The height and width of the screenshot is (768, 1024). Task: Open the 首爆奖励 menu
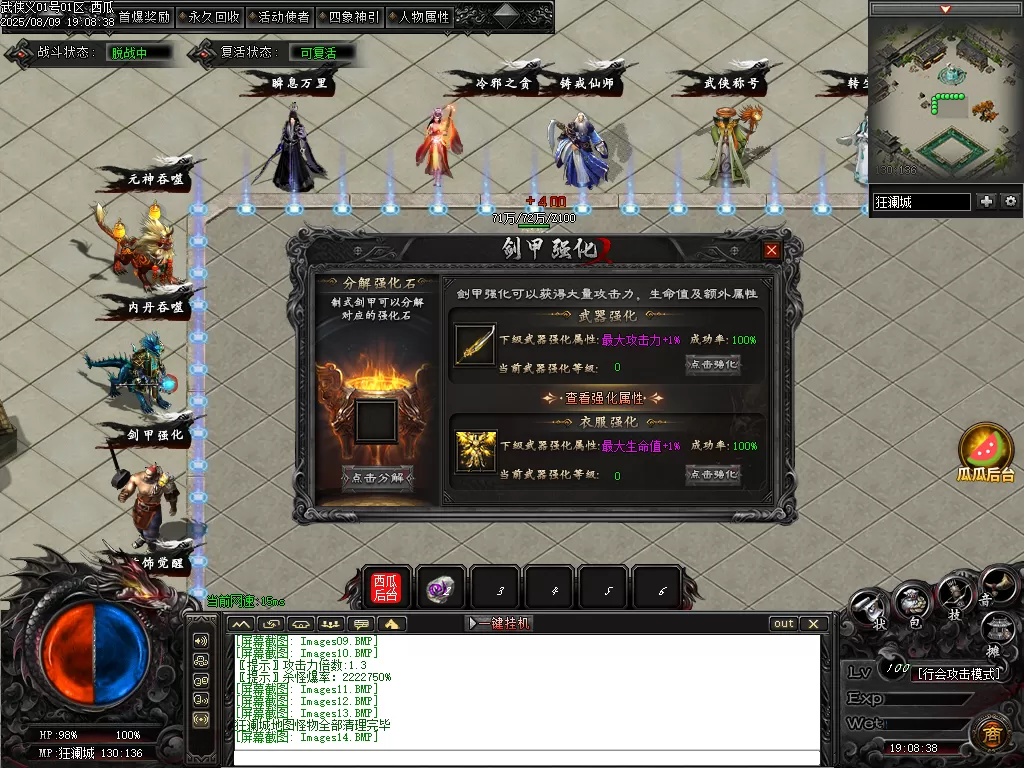pos(143,17)
